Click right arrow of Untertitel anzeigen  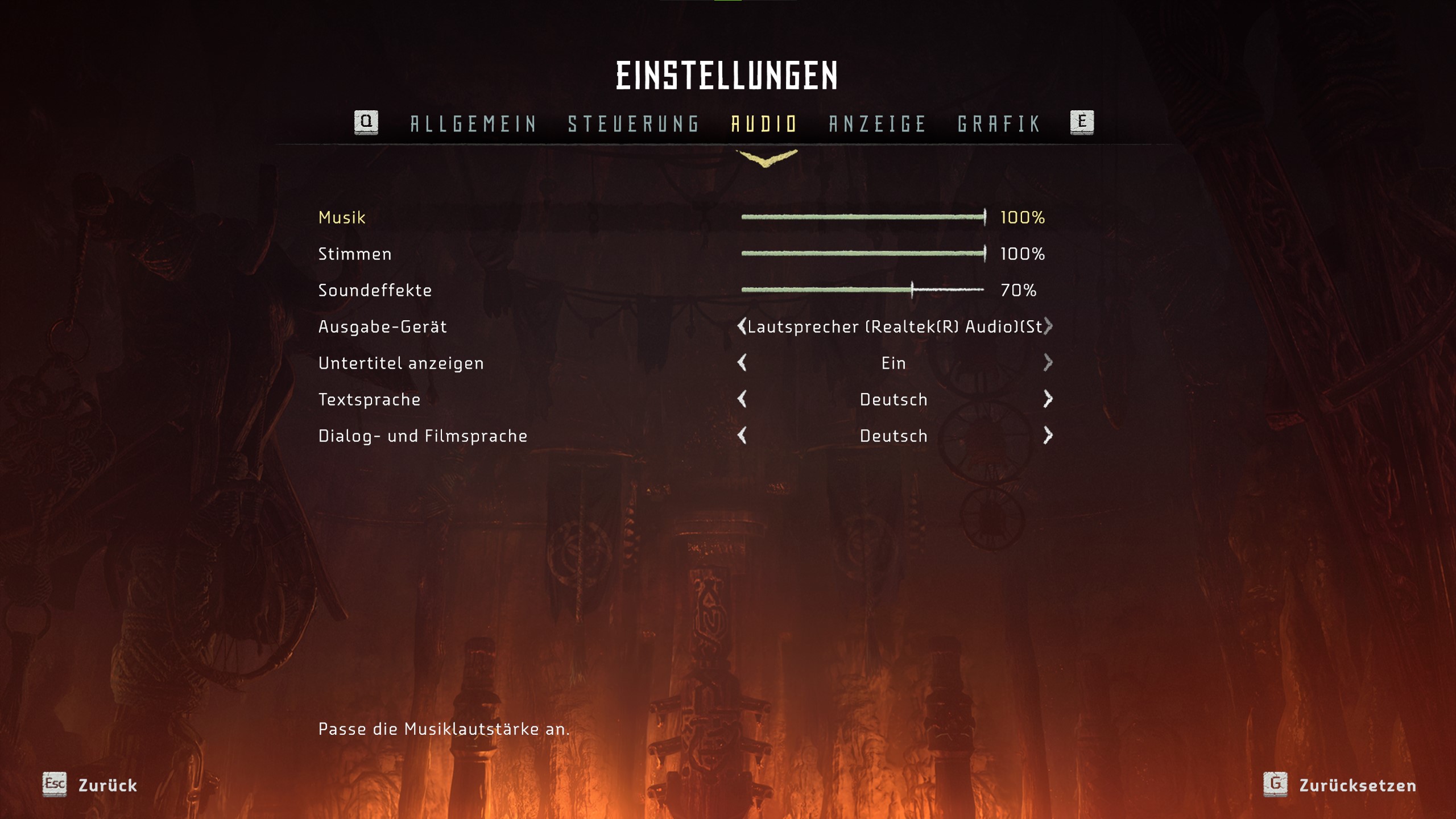tap(1048, 363)
